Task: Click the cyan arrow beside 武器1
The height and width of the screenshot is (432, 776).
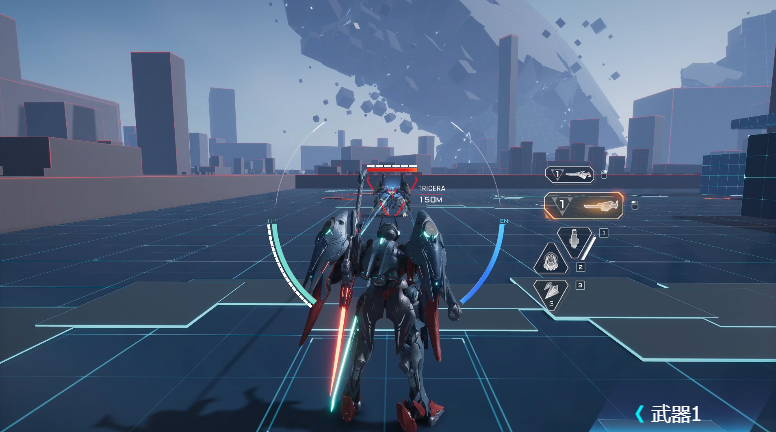Action: pos(640,413)
